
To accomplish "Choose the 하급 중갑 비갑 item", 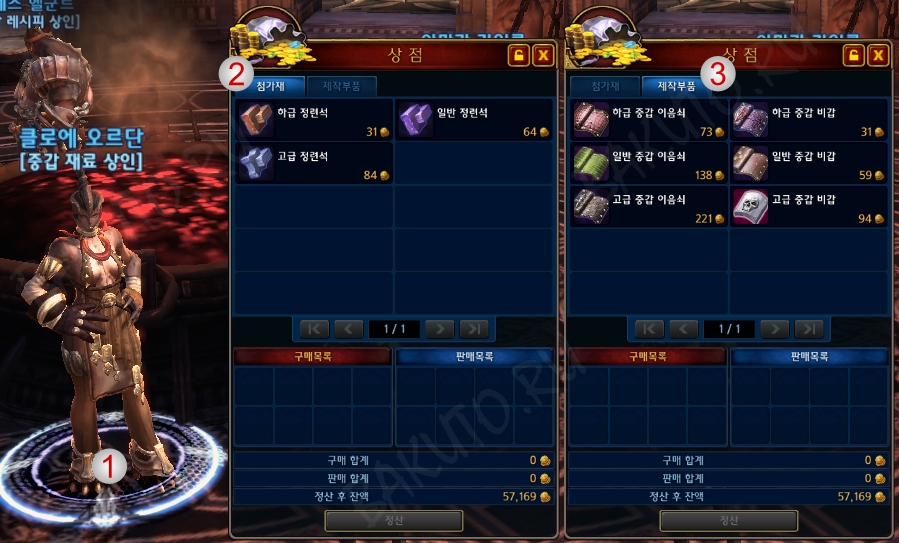I will coord(809,119).
